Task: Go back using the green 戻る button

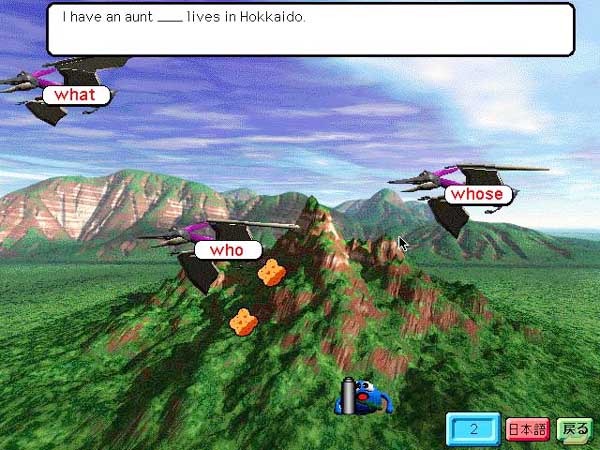Action: [x=574, y=430]
